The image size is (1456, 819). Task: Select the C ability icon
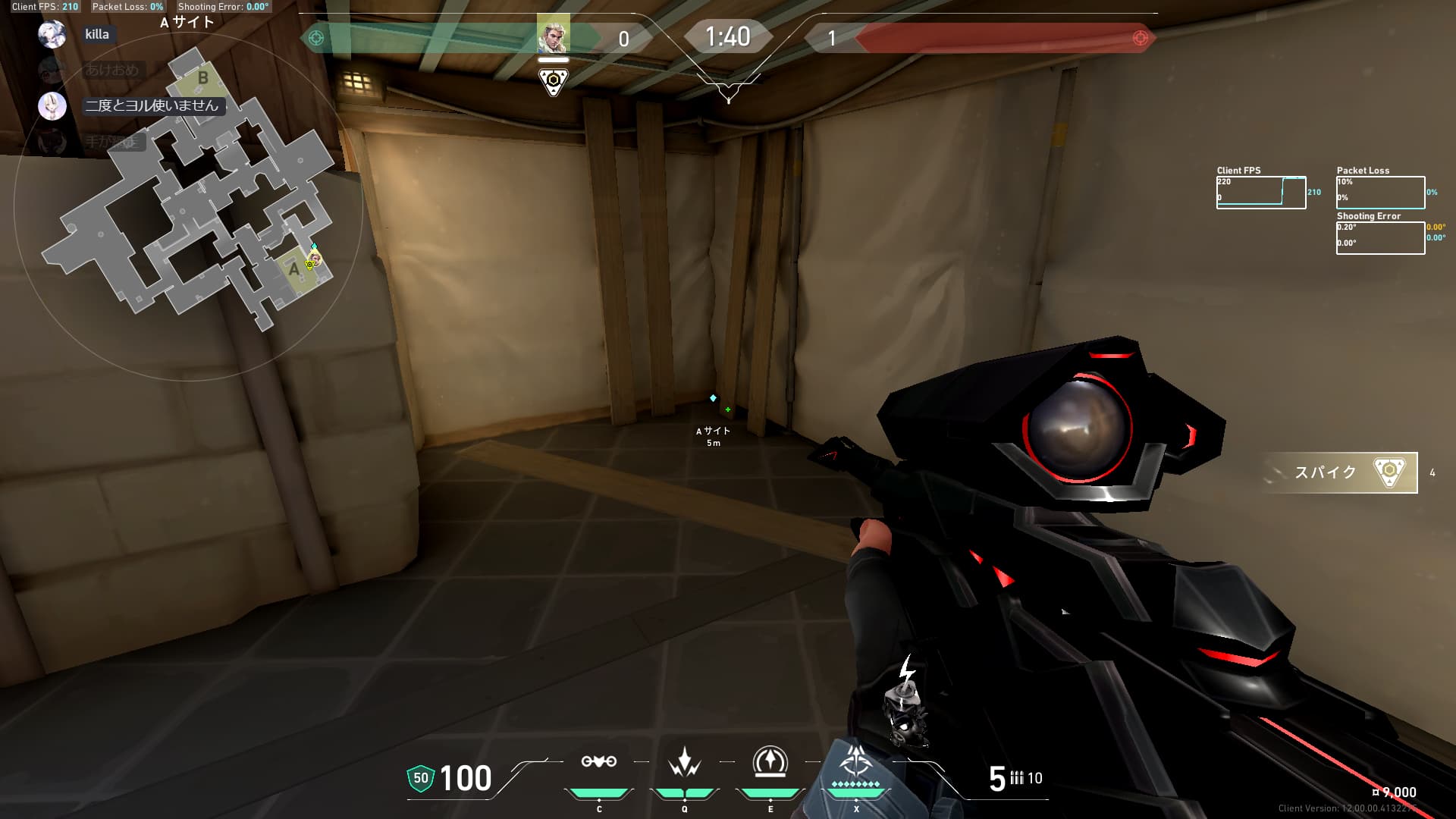[x=598, y=762]
